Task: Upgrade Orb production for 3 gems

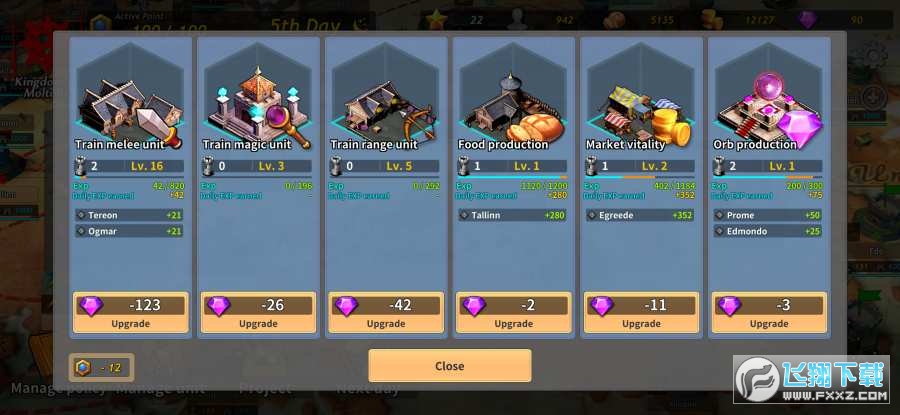Action: (x=769, y=312)
